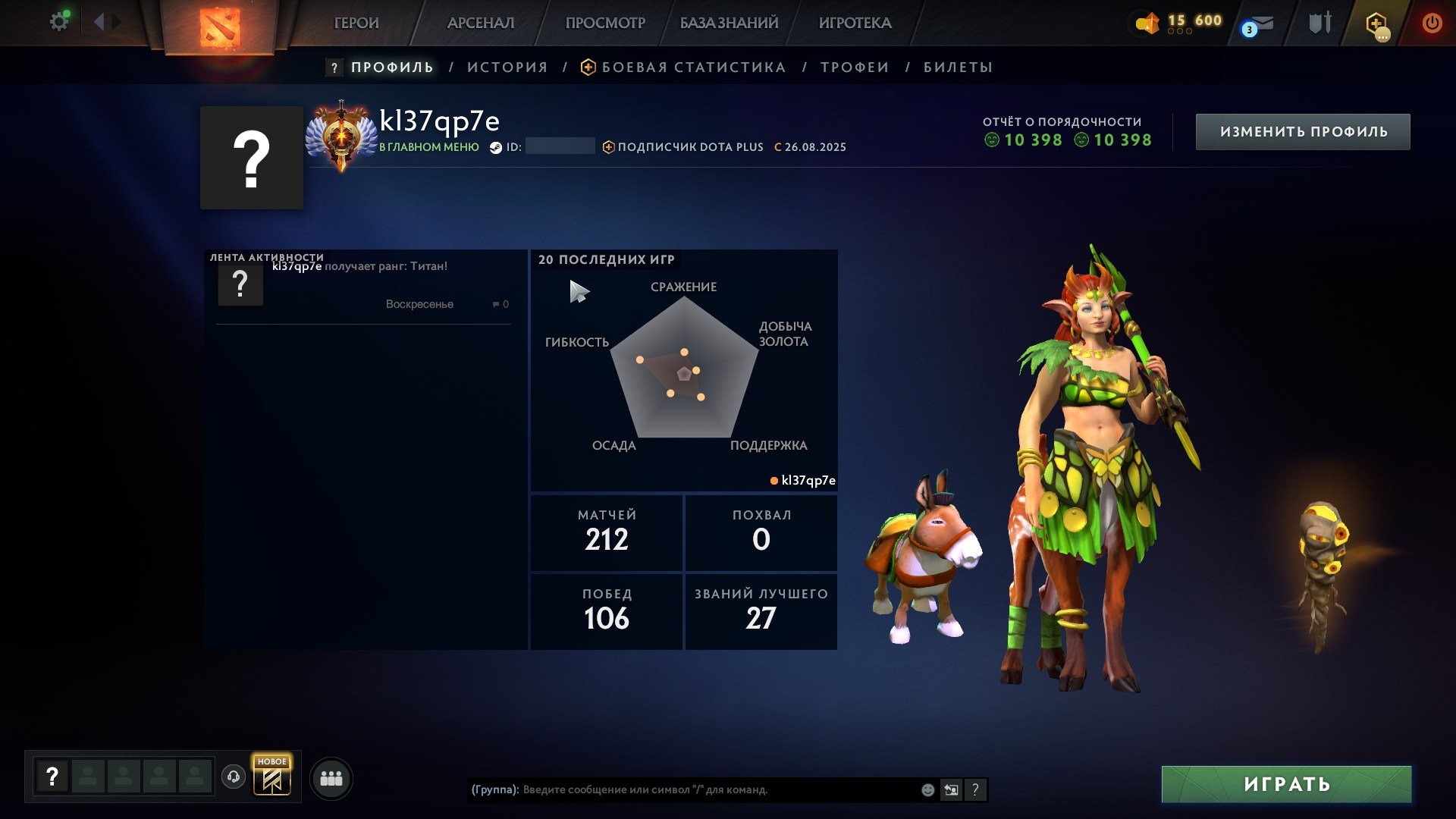Open the gear settings icon
Screen dimensions: 1456x819
pyautogui.click(x=58, y=22)
